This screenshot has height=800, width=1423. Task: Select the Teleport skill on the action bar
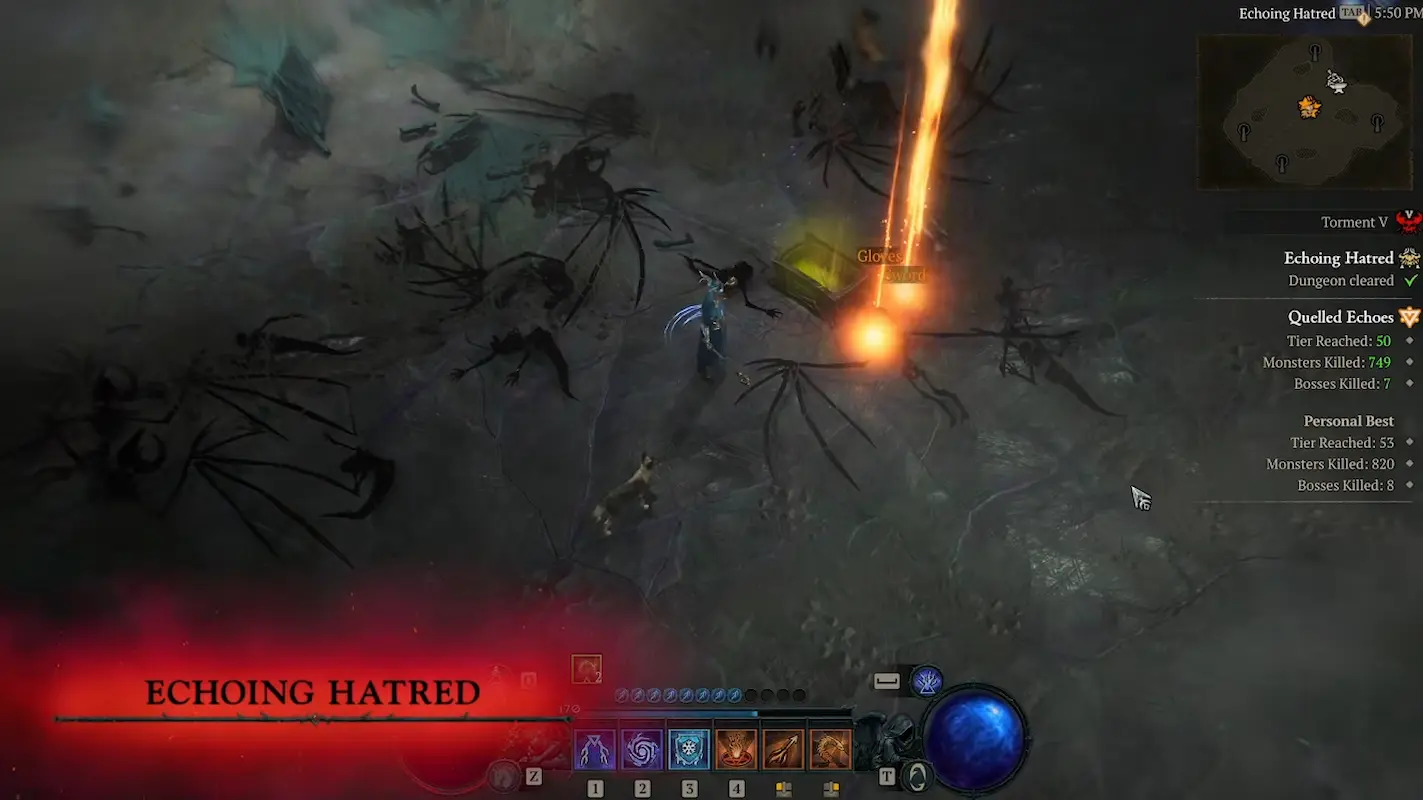[642, 747]
